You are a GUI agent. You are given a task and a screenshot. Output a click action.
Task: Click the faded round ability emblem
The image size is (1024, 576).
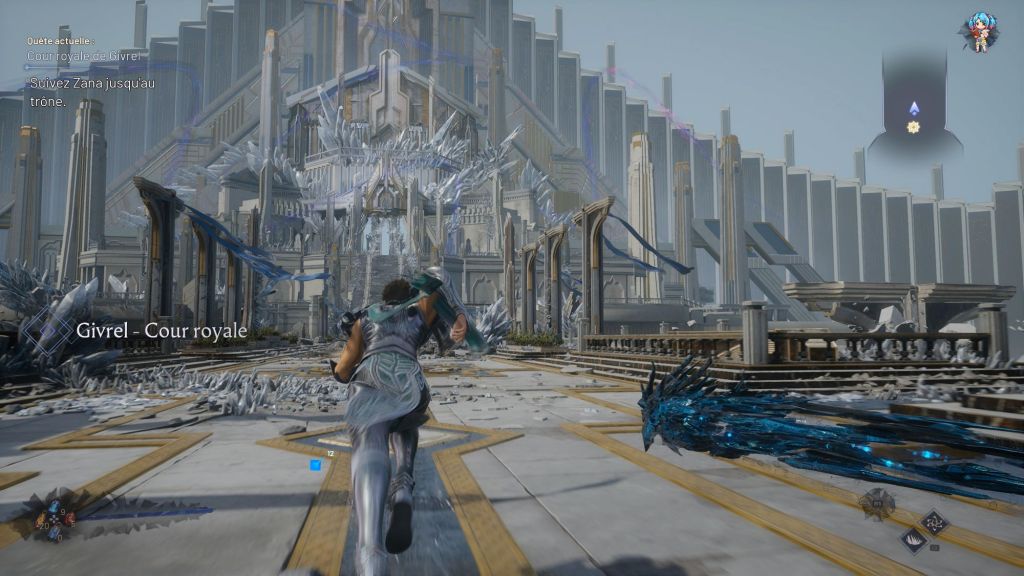(x=877, y=504)
